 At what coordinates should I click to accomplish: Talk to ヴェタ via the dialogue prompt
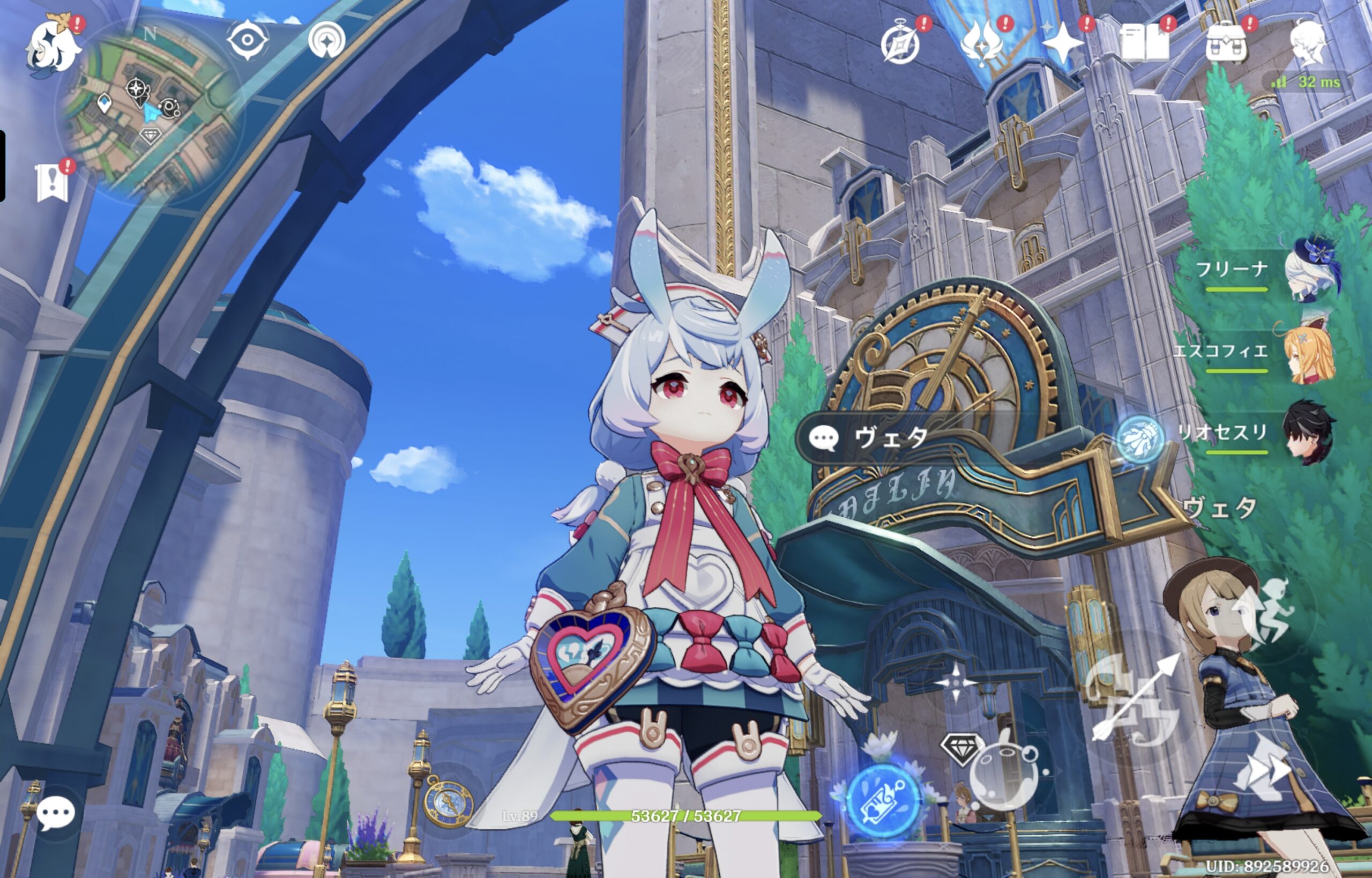pyautogui.click(x=889, y=438)
